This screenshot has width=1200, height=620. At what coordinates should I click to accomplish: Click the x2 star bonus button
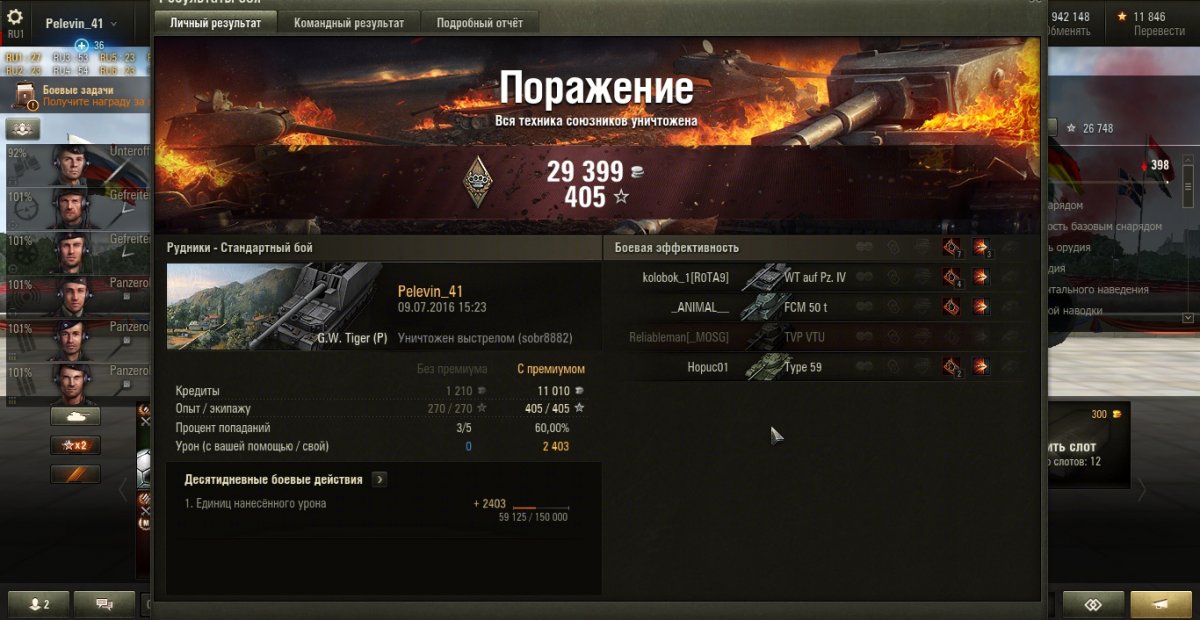click(x=75, y=445)
